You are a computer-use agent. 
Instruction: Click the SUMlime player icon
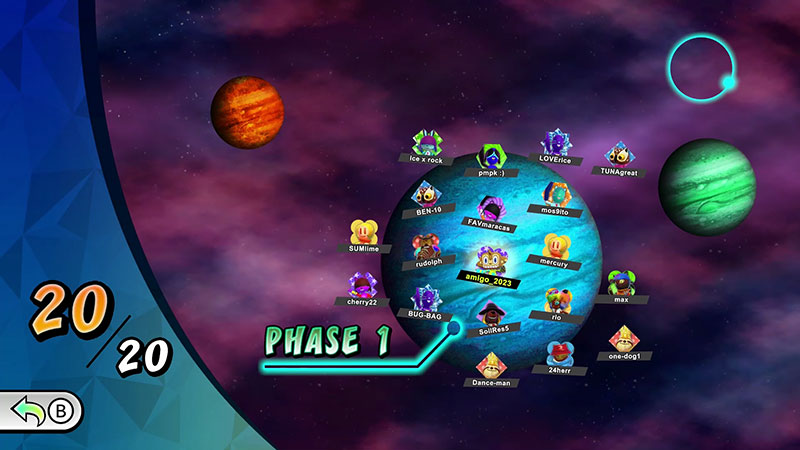pyautogui.click(x=364, y=233)
